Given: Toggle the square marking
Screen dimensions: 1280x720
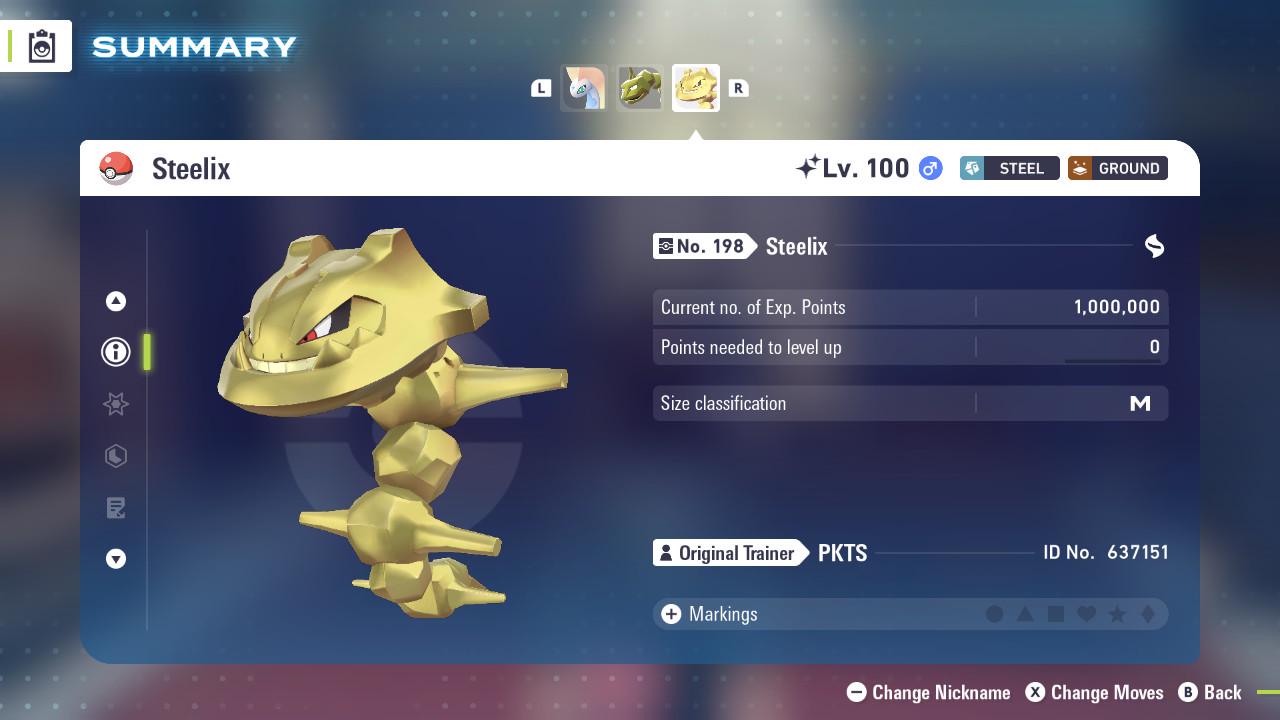Looking at the screenshot, I should pyautogui.click(x=1056, y=614).
